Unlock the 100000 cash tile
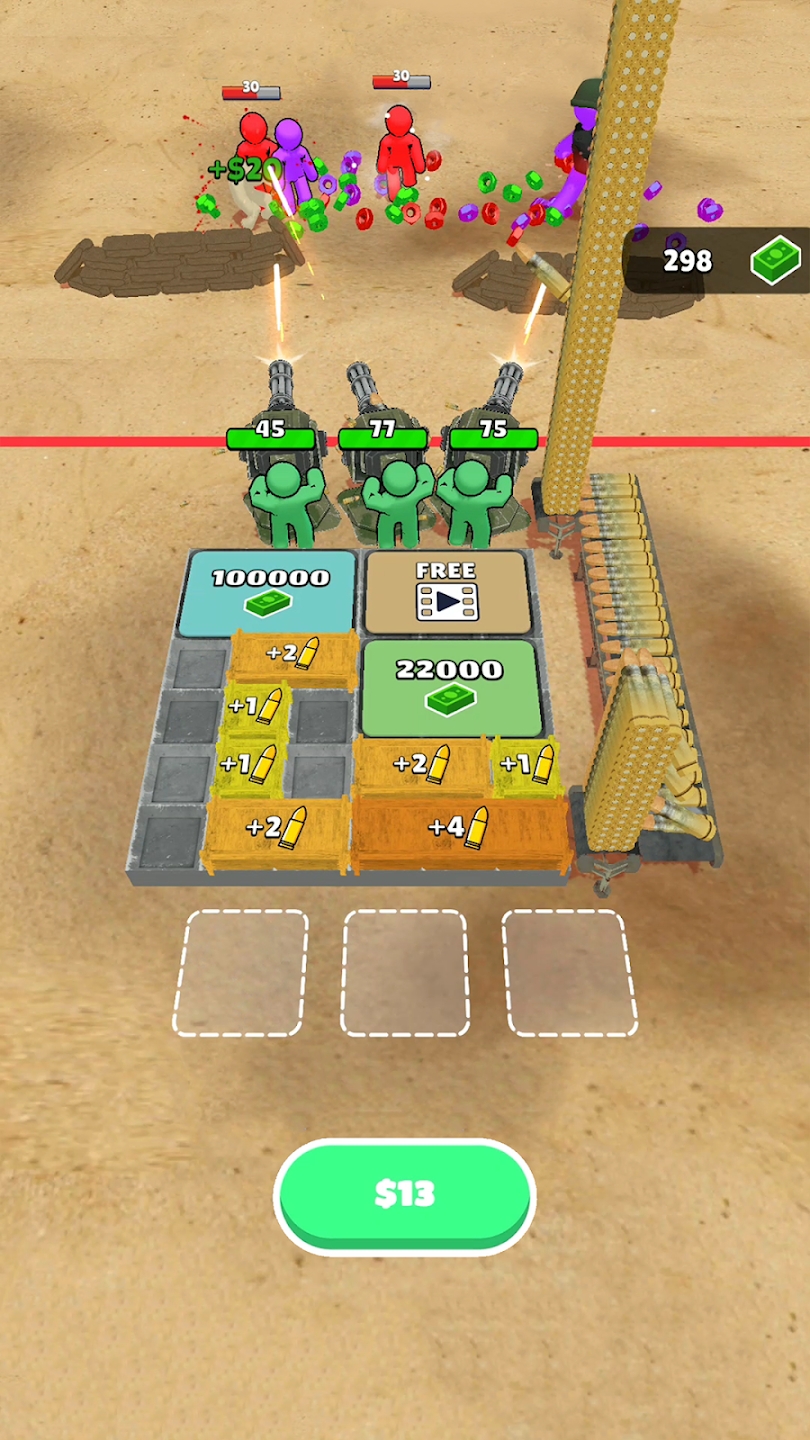The image size is (810, 1440). pos(270,590)
